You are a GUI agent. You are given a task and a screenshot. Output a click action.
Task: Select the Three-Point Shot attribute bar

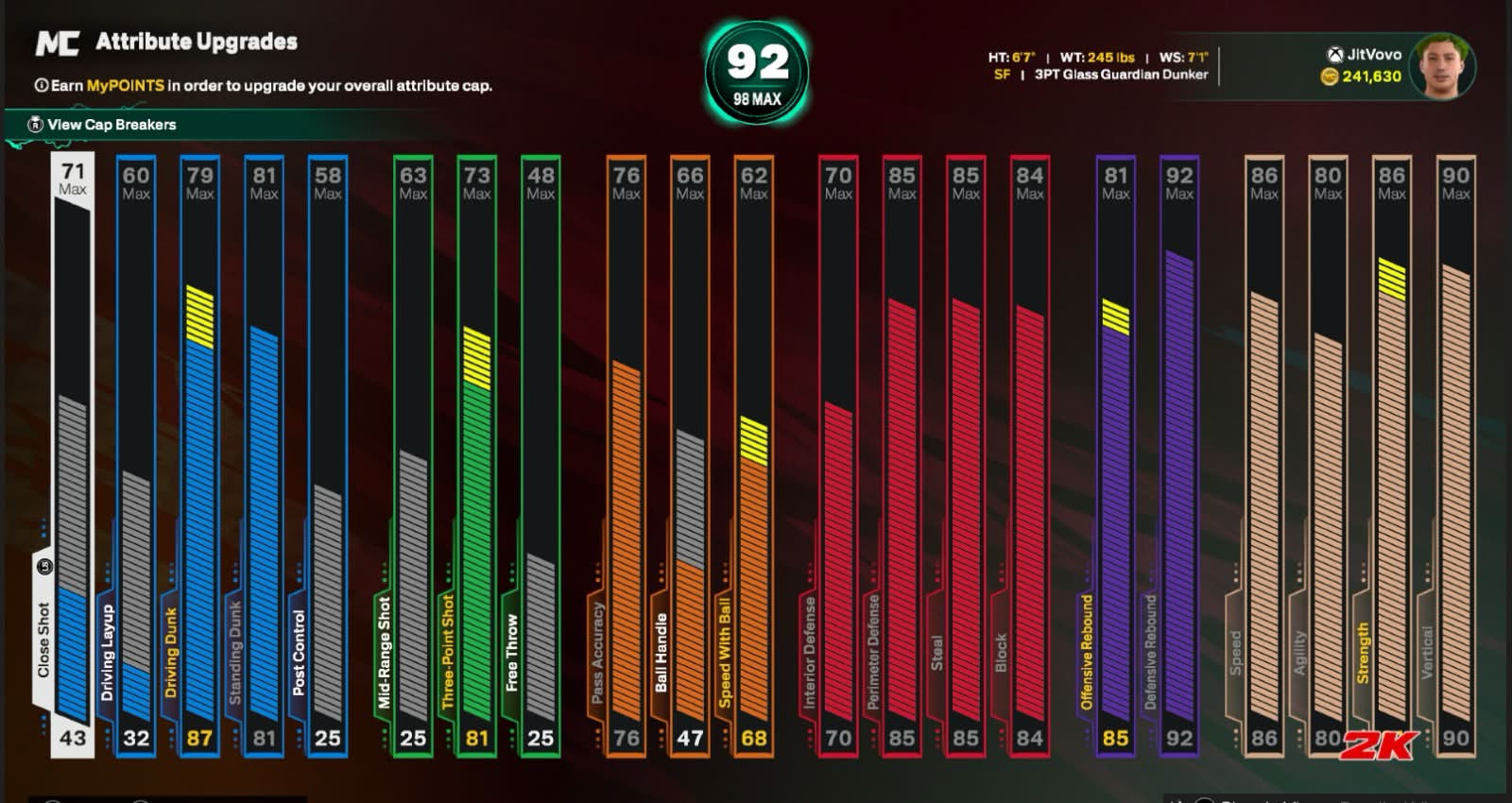coord(476,453)
